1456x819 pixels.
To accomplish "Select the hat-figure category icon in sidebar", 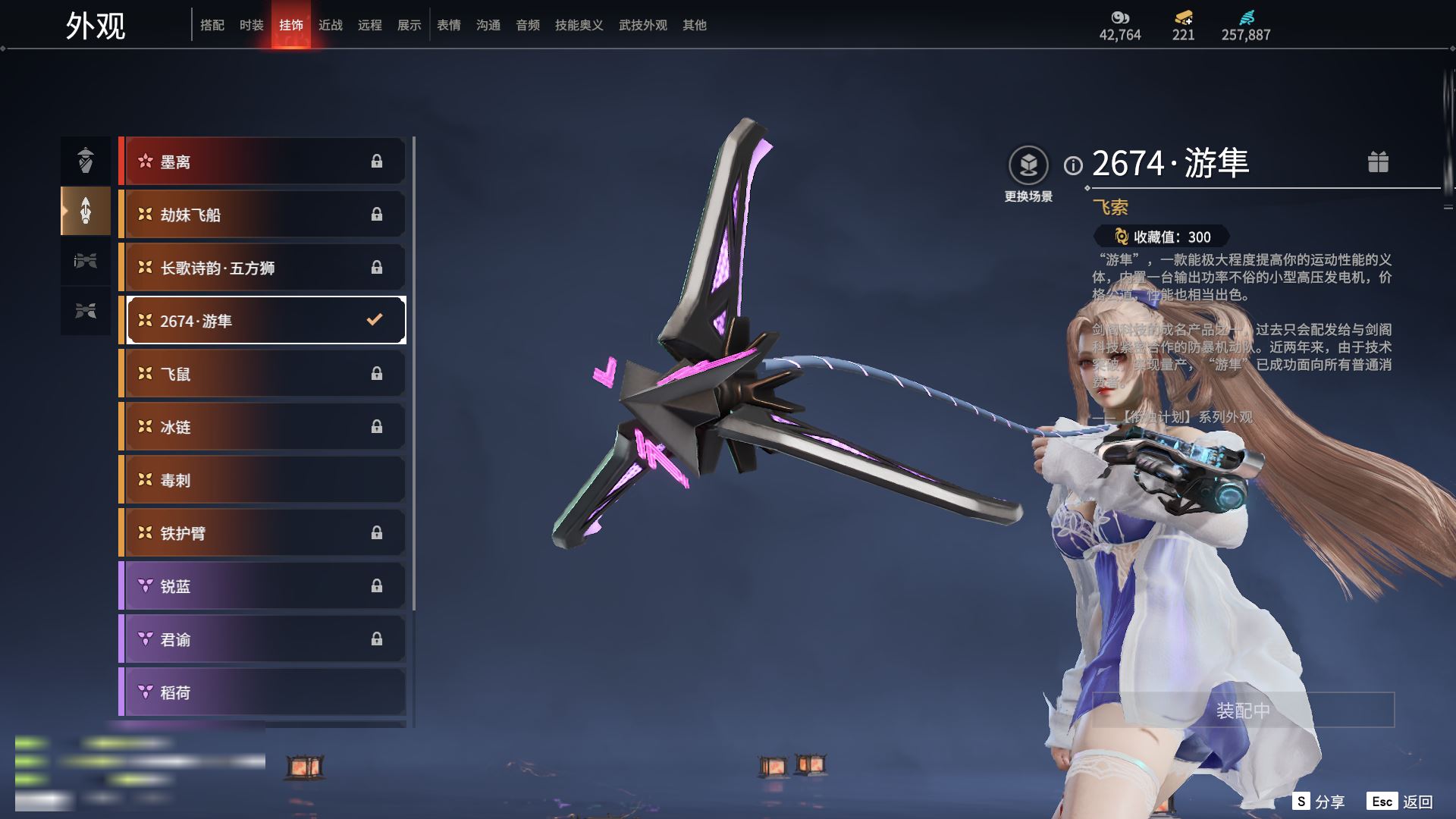I will coord(86,159).
